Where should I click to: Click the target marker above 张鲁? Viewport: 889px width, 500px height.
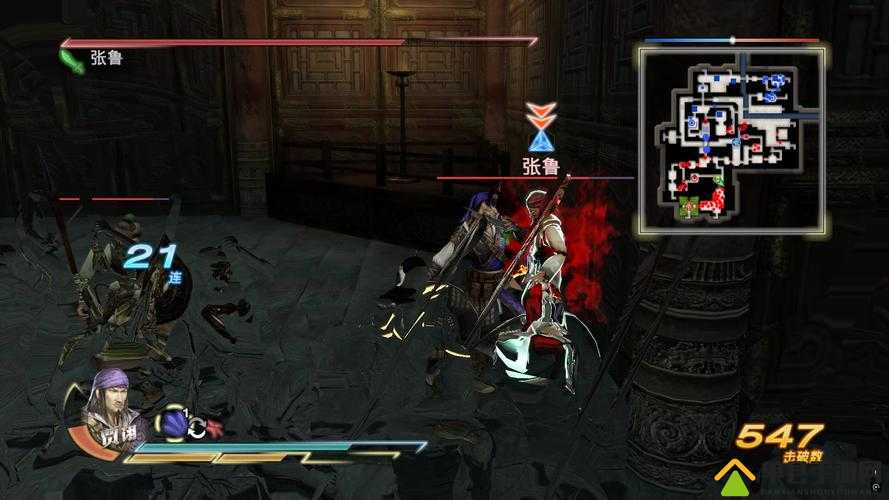[541, 125]
